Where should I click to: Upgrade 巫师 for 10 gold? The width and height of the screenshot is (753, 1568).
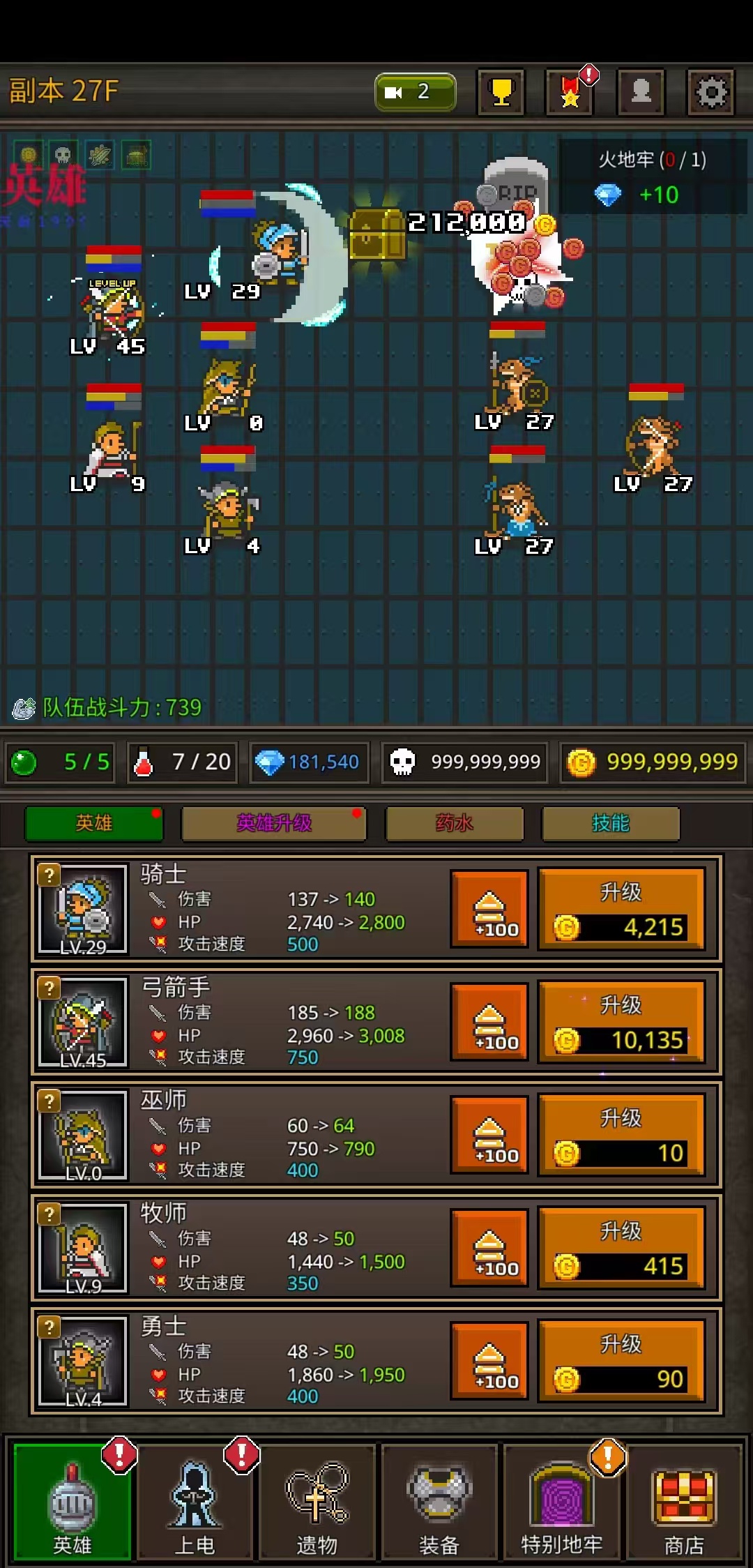(622, 1136)
